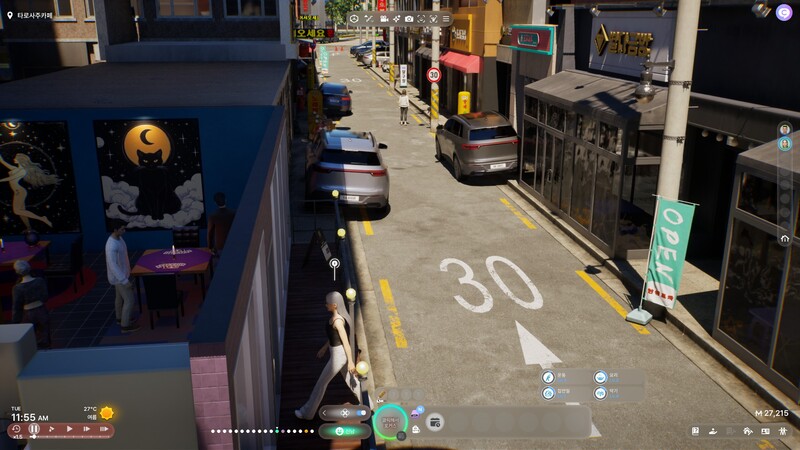
Task: Open the current action circle with green ring
Action: tap(390, 423)
